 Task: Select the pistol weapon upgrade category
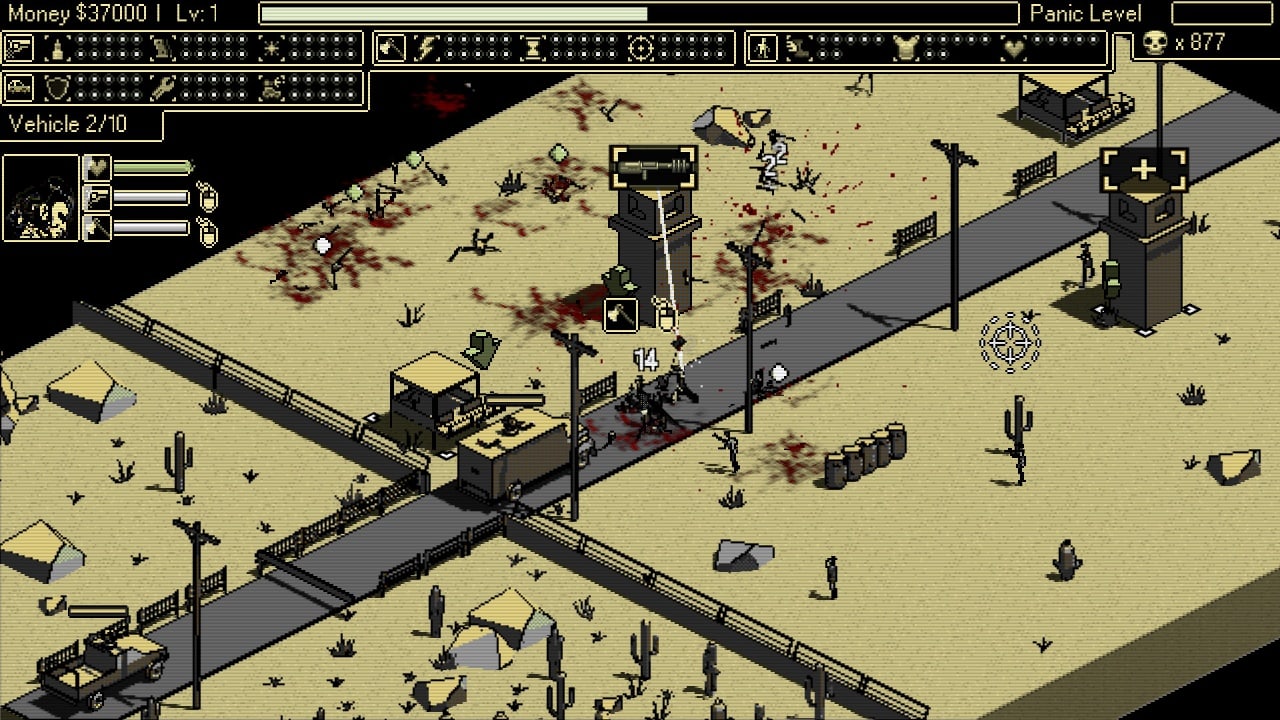[x=19, y=48]
